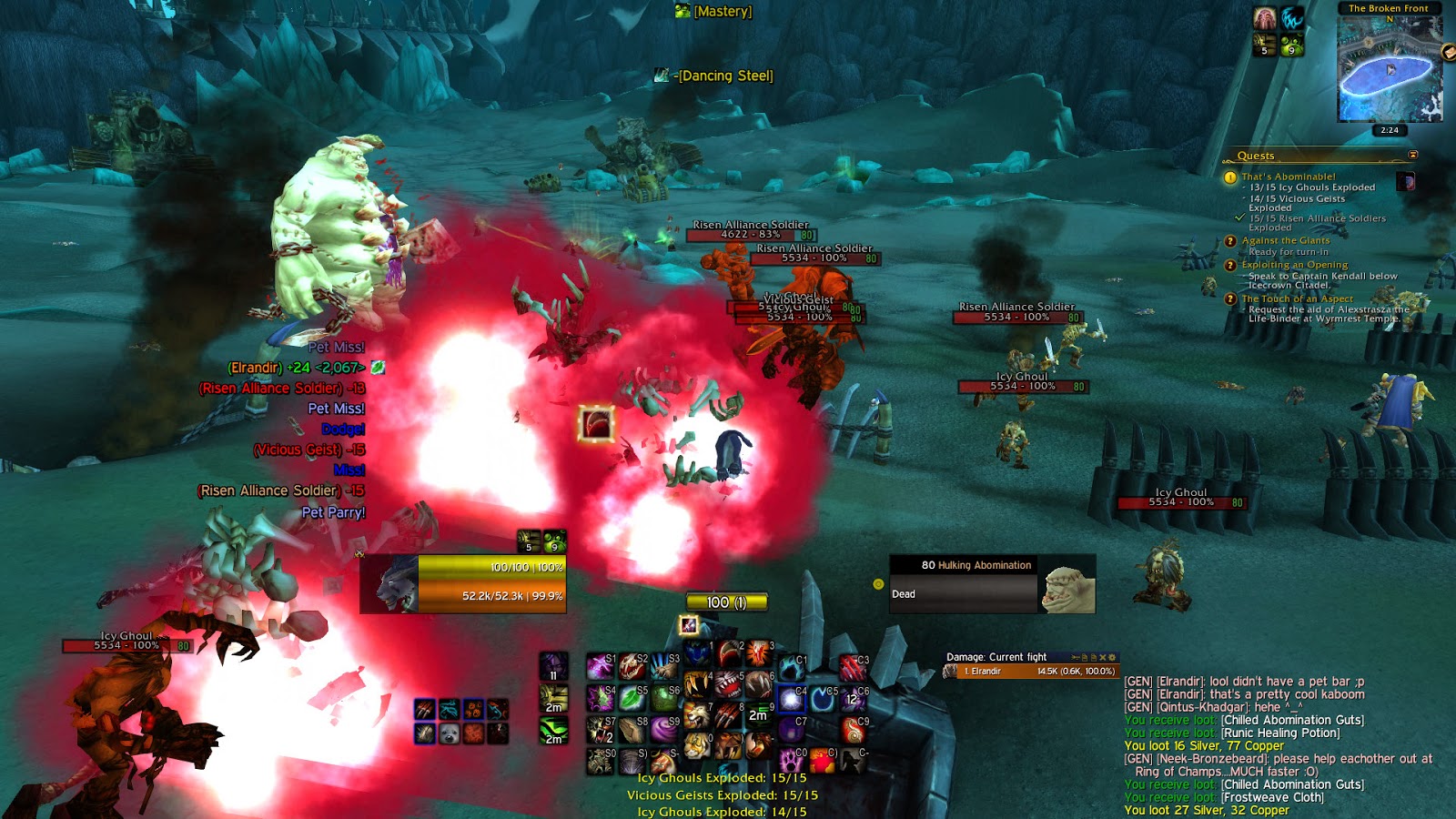Collapse the Quests tracker with its header button
The width and height of the screenshot is (1456, 819).
tap(1413, 155)
